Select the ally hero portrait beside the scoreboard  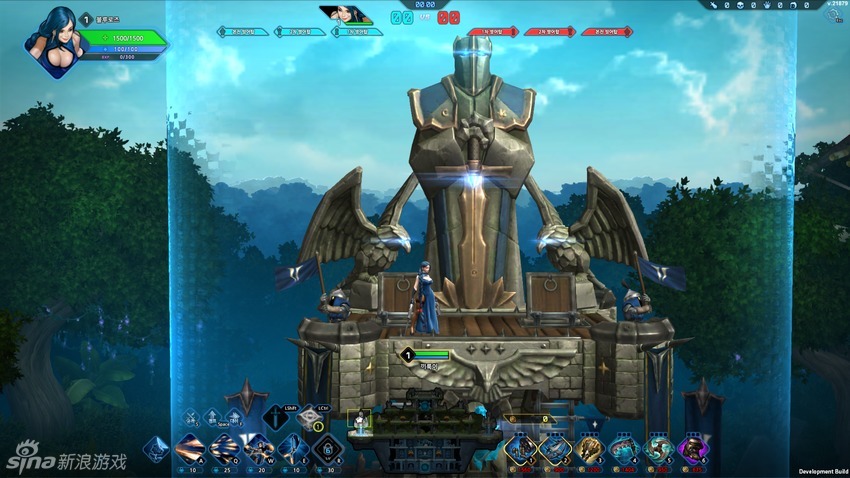coord(345,15)
